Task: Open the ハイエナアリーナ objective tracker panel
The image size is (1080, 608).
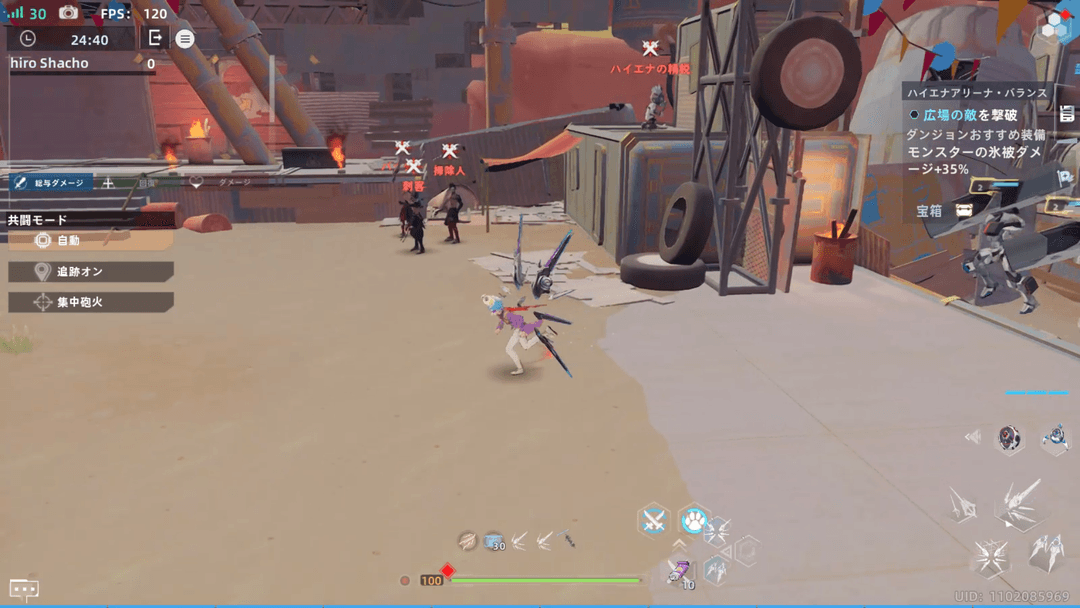Action: (977, 93)
